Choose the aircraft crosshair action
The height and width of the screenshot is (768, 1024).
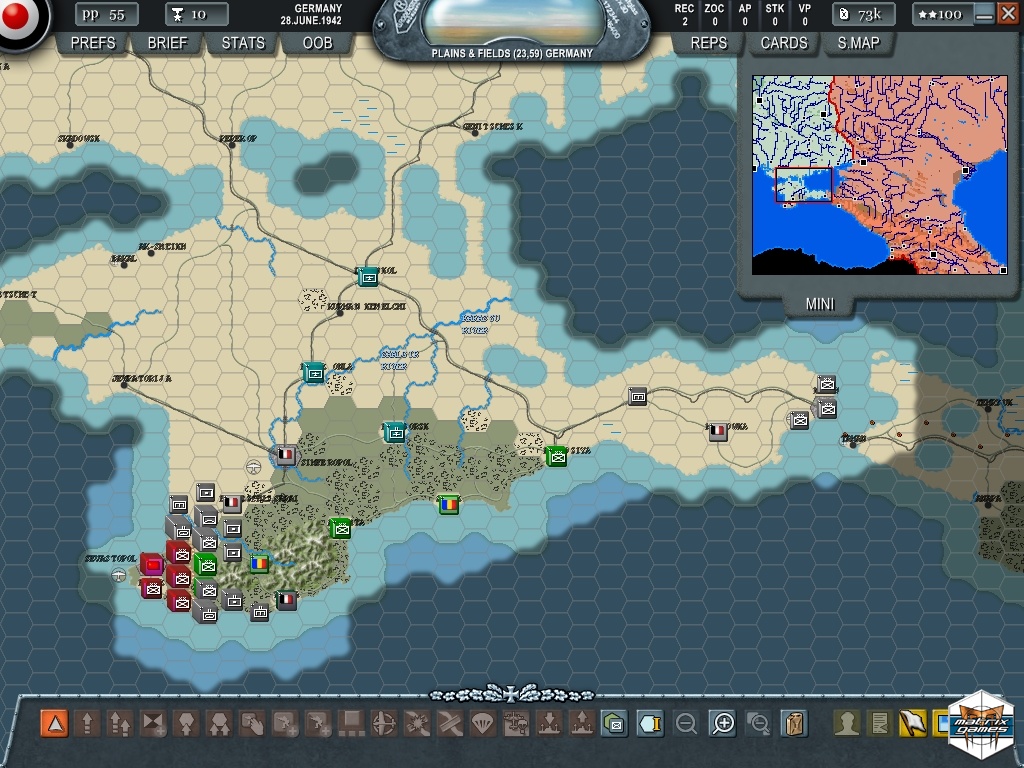[x=384, y=723]
